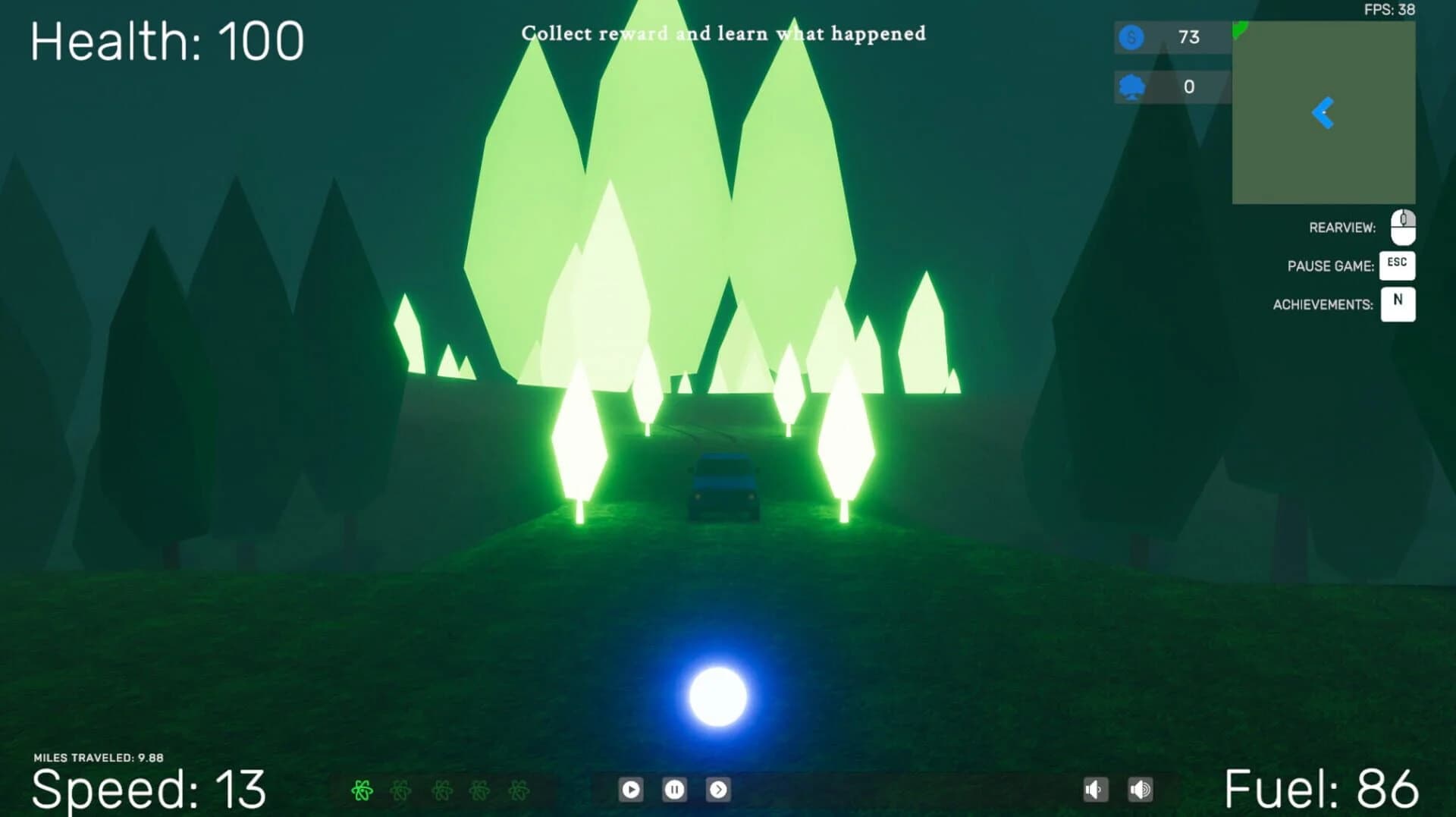Click the blue dollar coin icon

click(x=1131, y=37)
